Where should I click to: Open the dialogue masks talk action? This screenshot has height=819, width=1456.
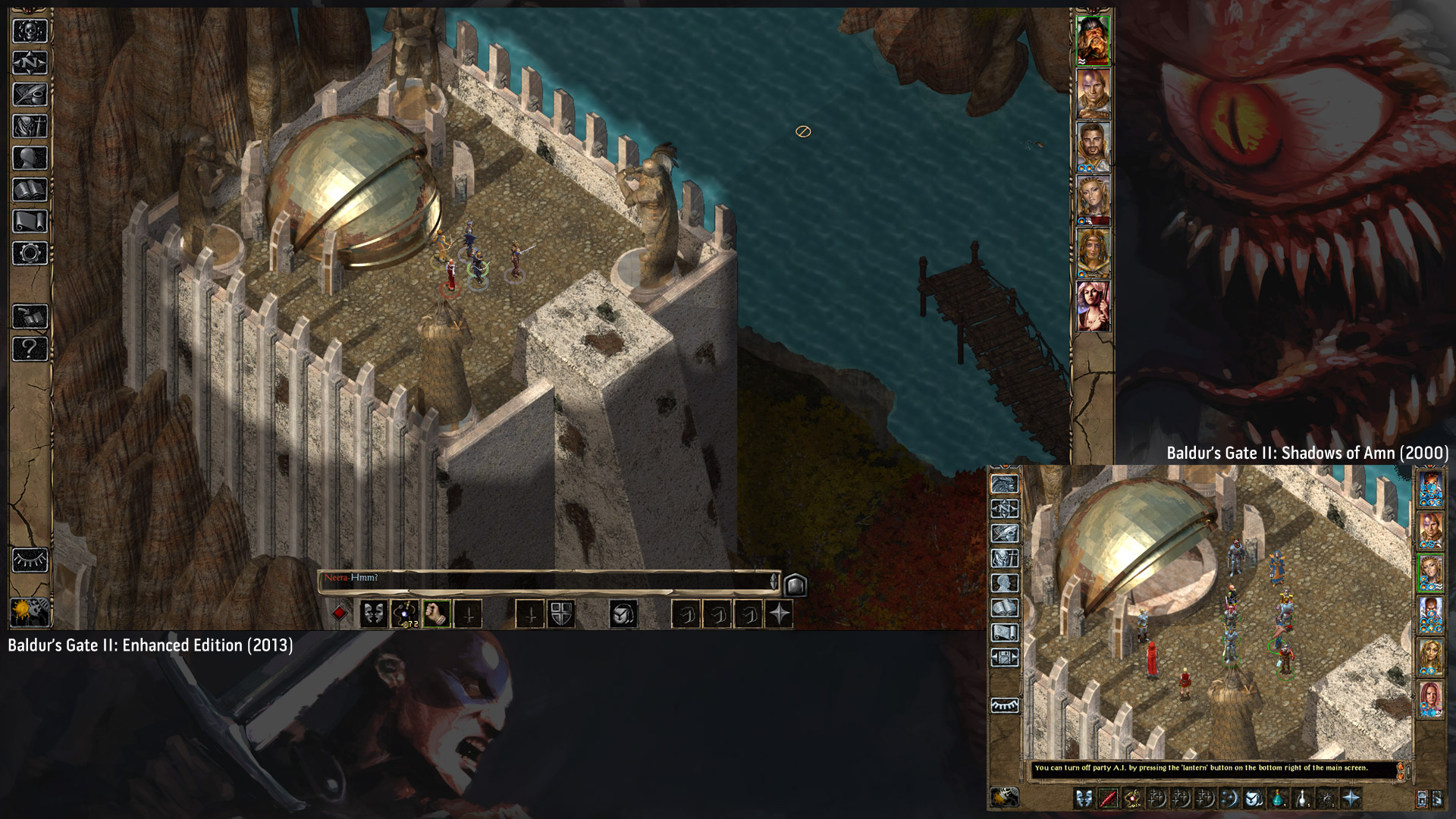373,613
